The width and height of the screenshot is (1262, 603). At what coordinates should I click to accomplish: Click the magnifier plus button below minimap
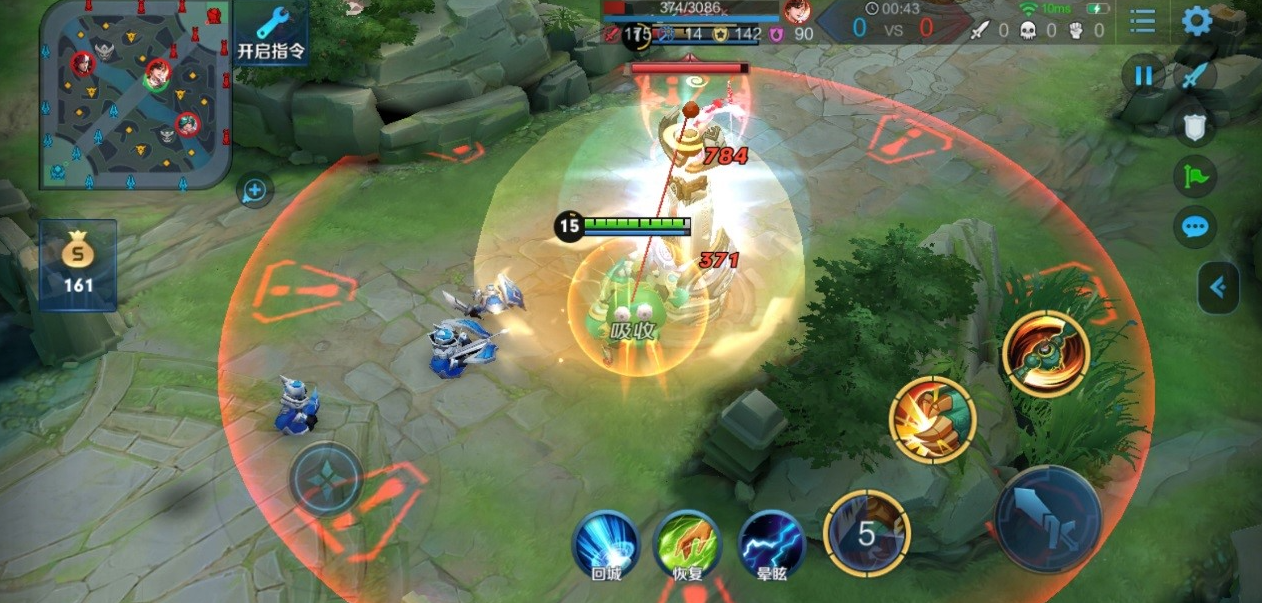click(x=255, y=190)
